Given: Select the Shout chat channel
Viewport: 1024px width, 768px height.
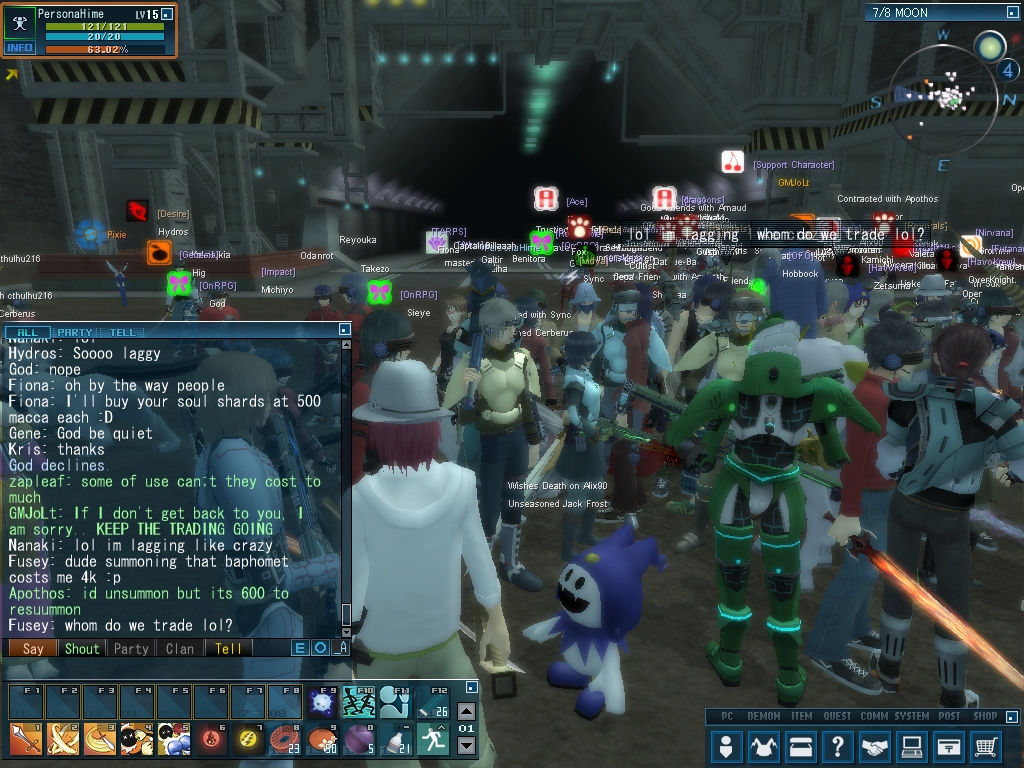Looking at the screenshot, I should pyautogui.click(x=82, y=648).
